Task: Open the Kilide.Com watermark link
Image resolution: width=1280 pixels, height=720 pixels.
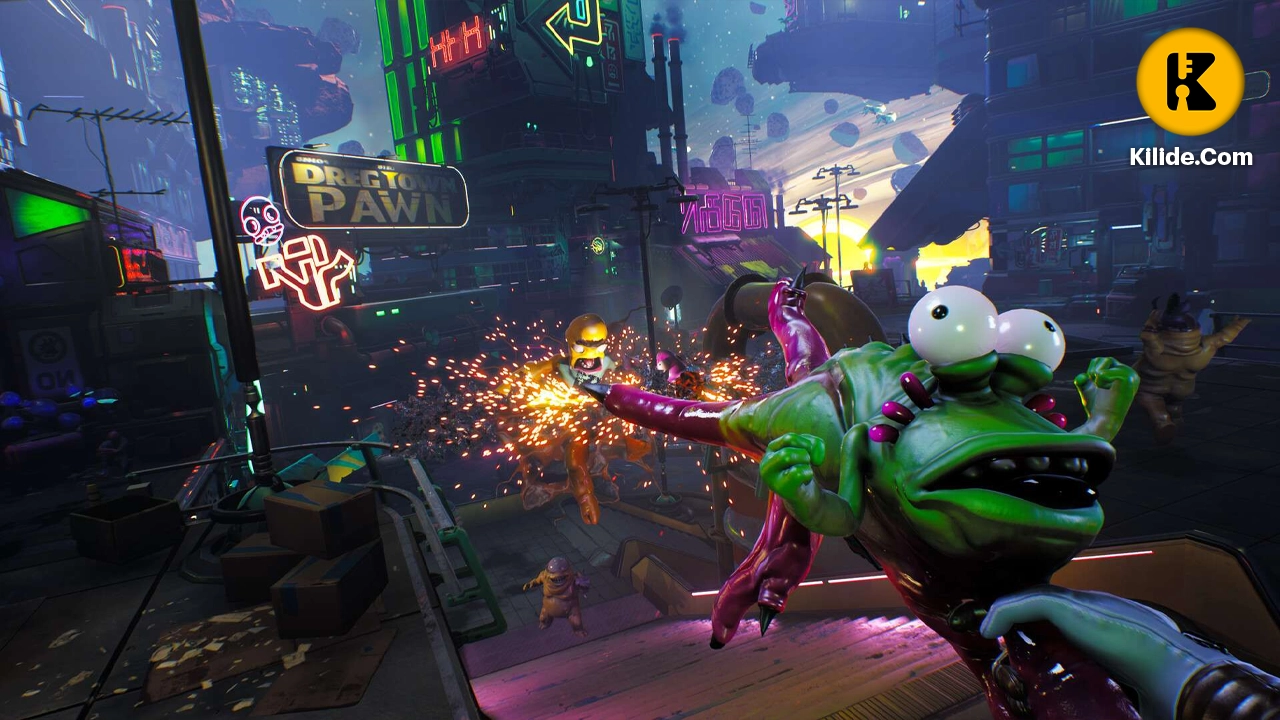Action: [x=1190, y=157]
